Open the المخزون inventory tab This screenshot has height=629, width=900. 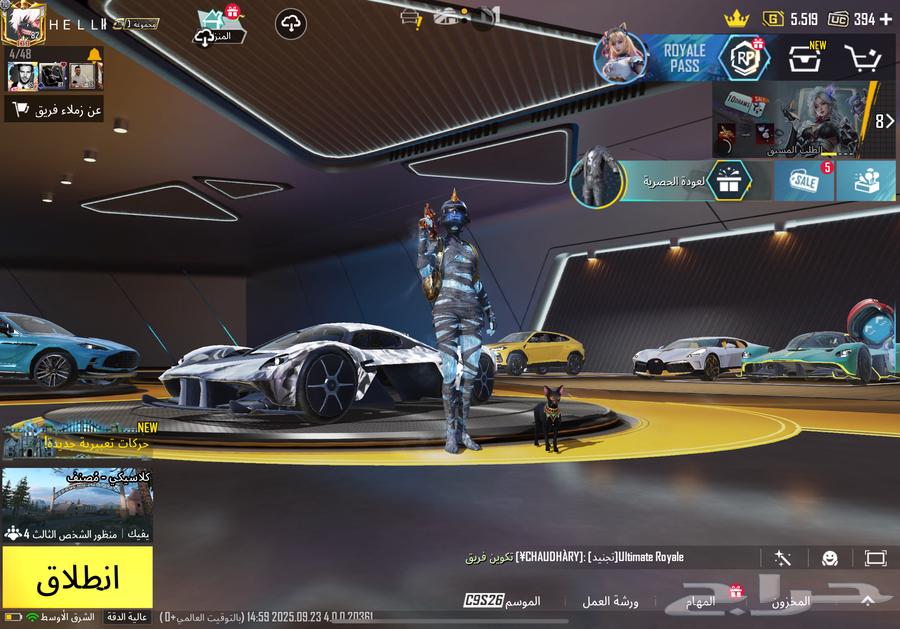pos(790,602)
